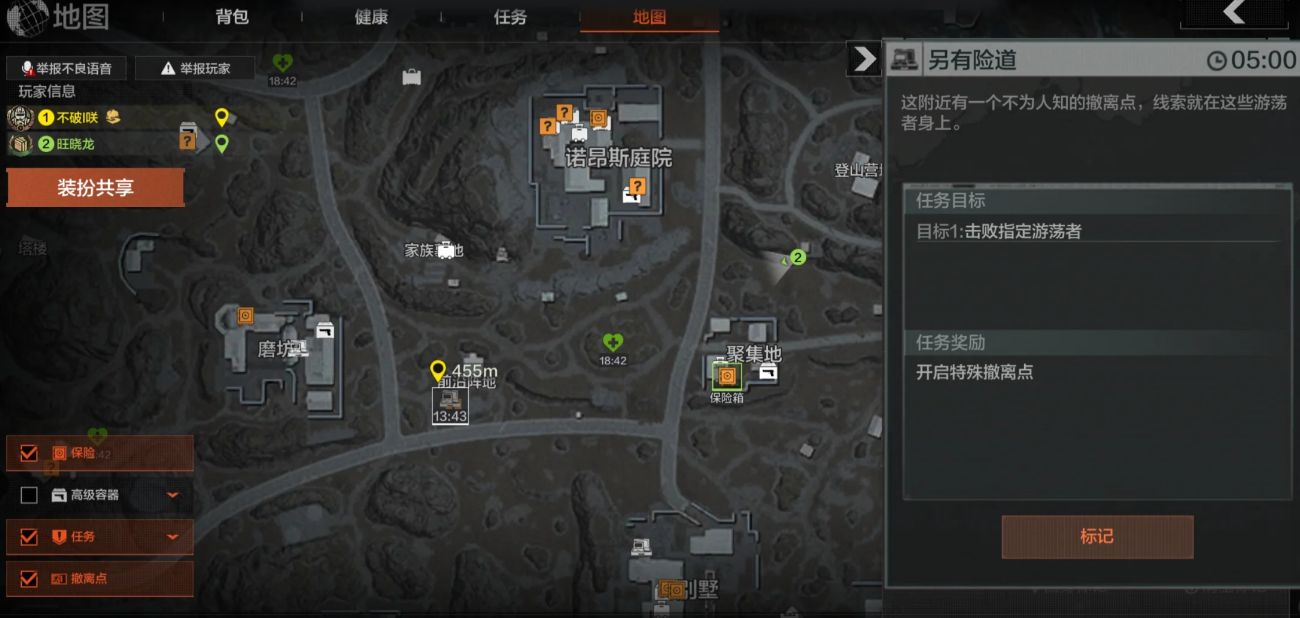Toggle the 任务 map filter checkbox
The image size is (1300, 618).
[x=29, y=537]
